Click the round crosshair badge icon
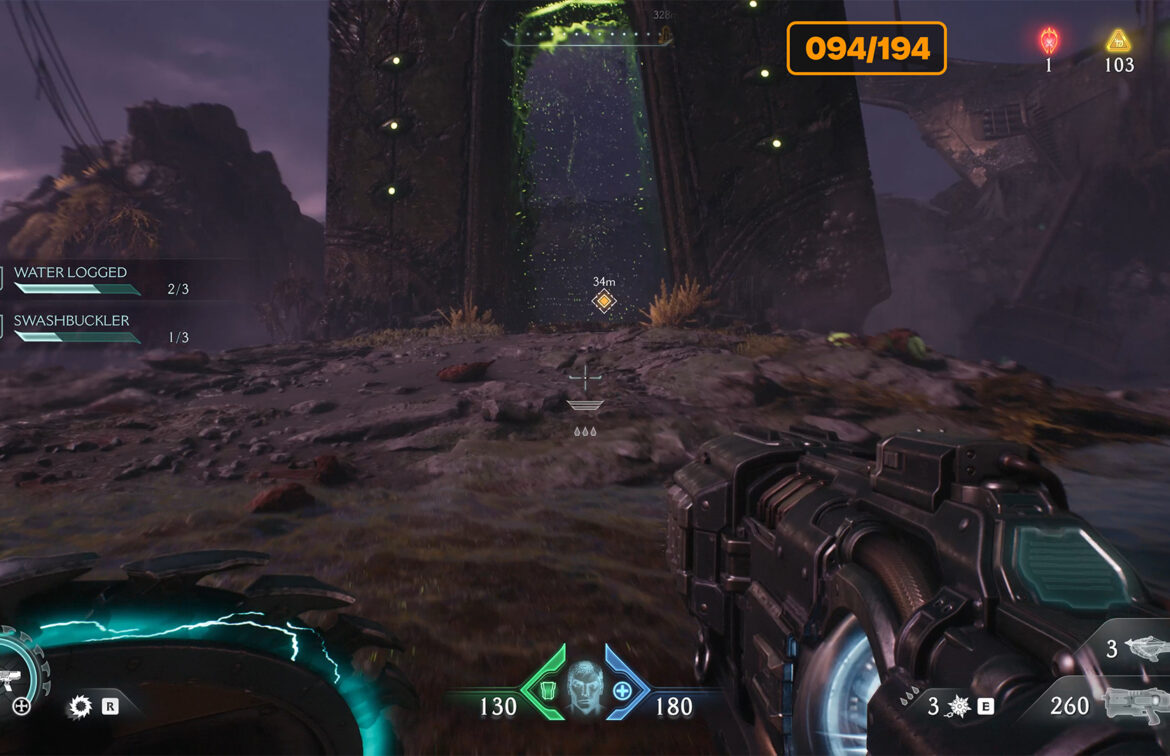The height and width of the screenshot is (756, 1170). (x=20, y=707)
